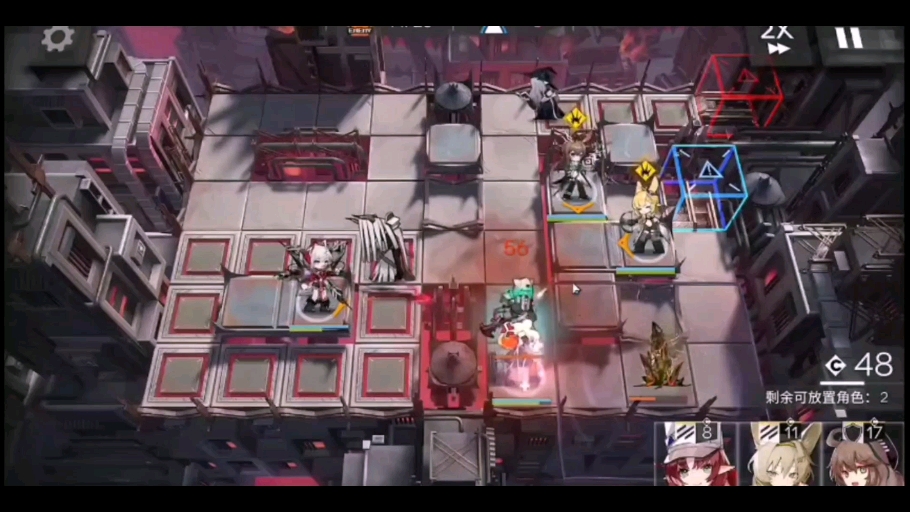Select the deployed brown-haired operator with skill-ready marker

pos(576,172)
